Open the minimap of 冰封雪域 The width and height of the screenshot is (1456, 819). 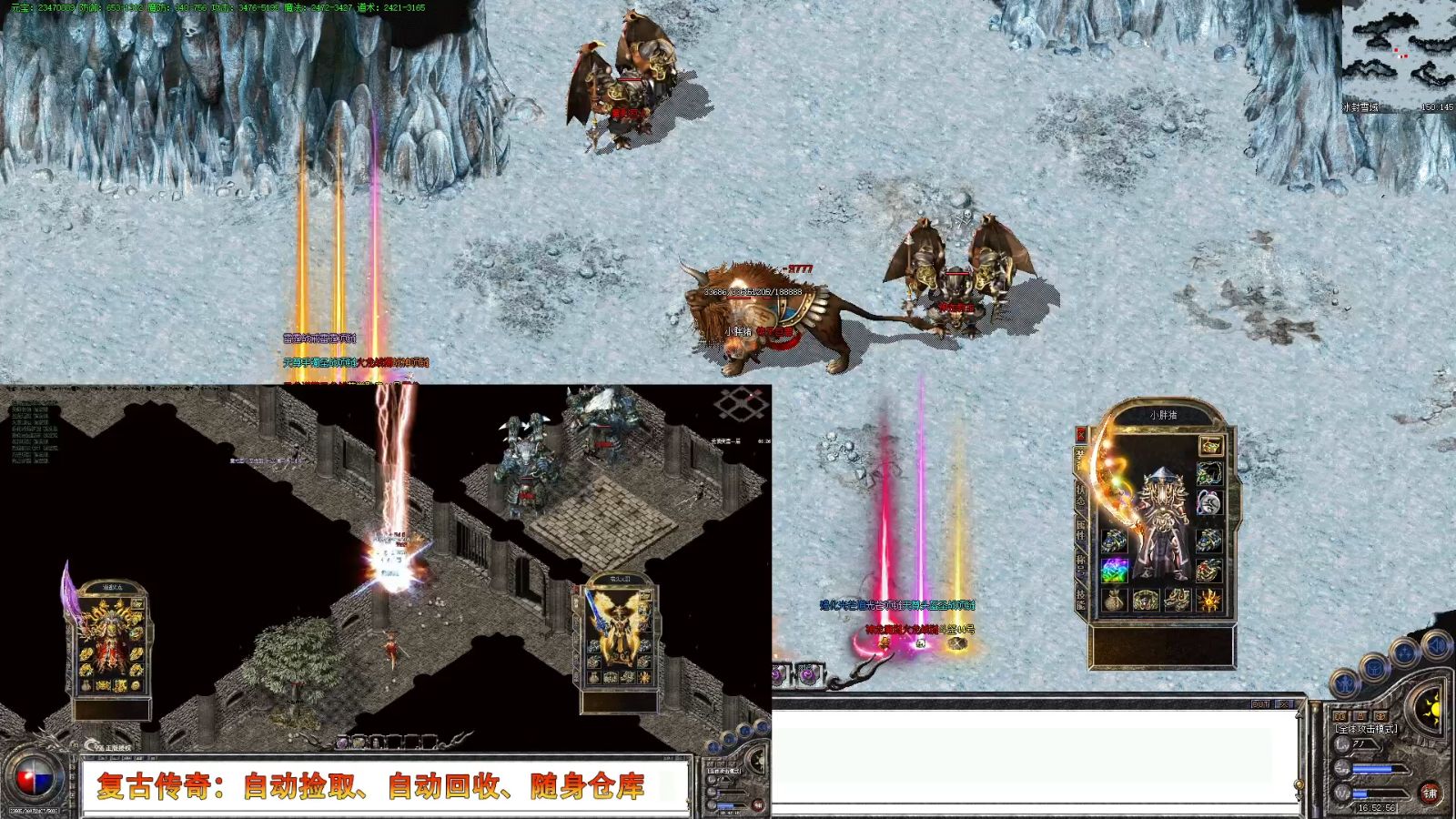1399,55
